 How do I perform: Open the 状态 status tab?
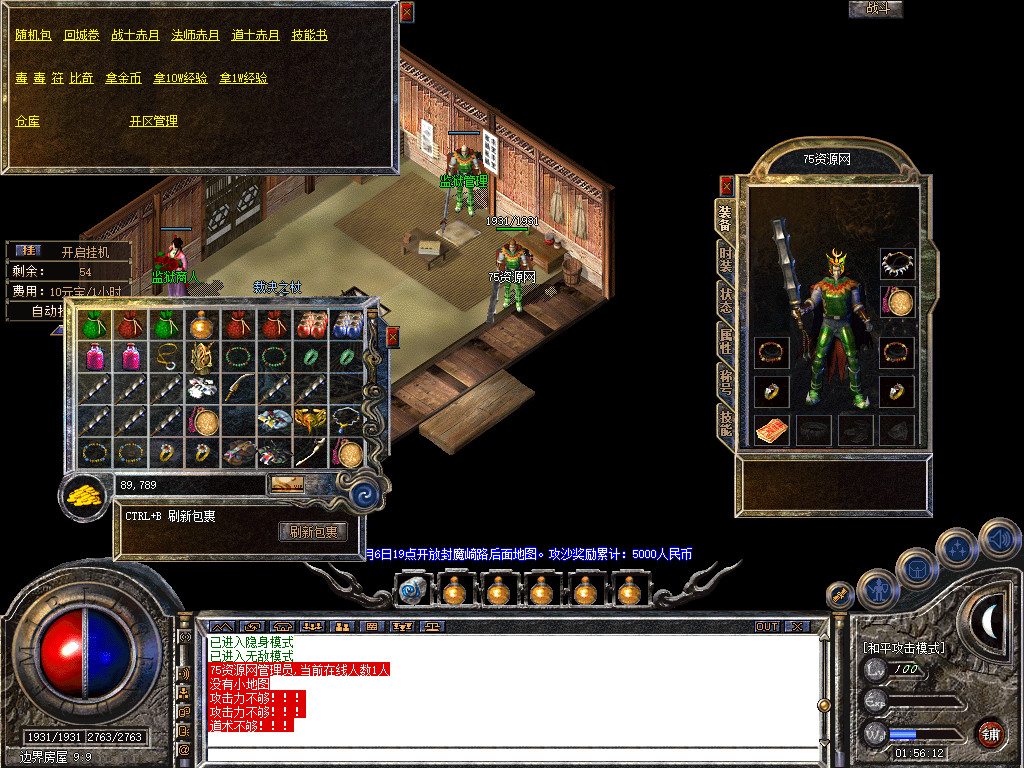tap(725, 301)
